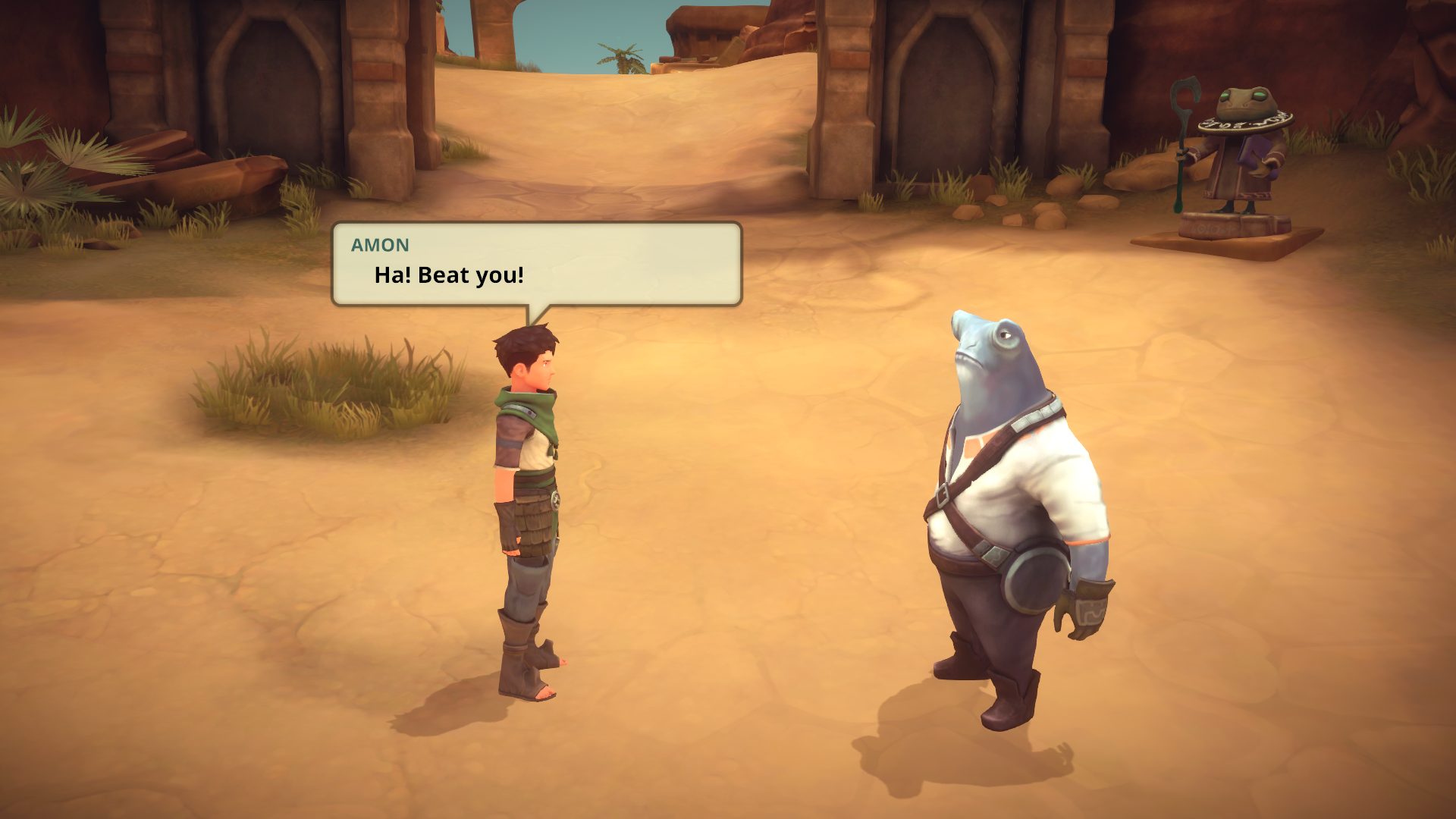Advance Amon's "Ha! Beat you!" dialogue bubble
1456x819 pixels.
point(536,264)
